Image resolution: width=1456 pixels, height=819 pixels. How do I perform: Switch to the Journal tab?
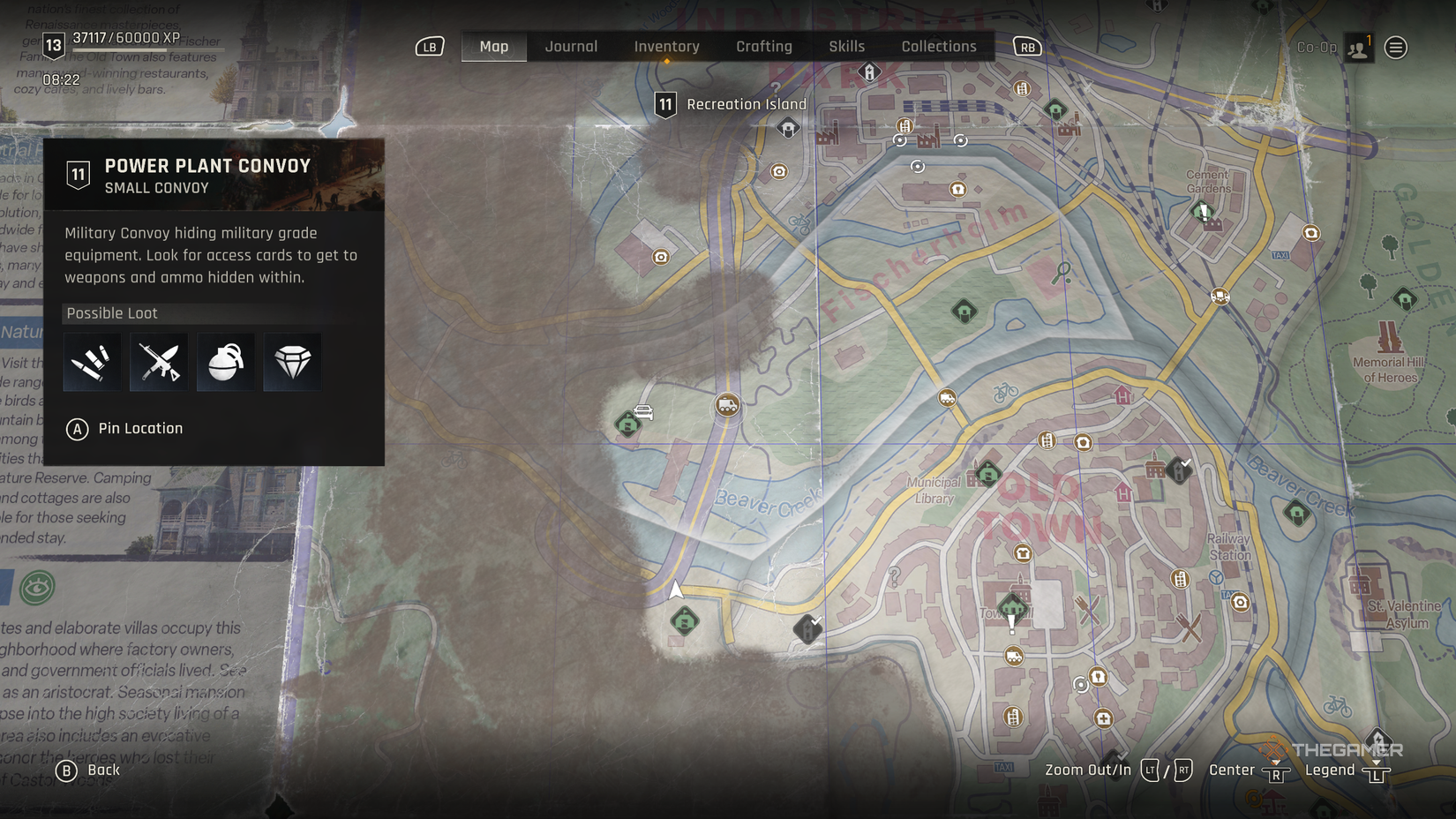pos(571,46)
